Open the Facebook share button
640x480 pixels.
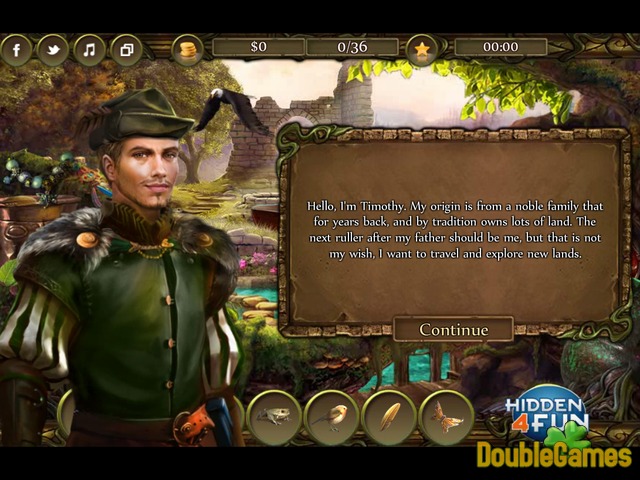coord(16,50)
